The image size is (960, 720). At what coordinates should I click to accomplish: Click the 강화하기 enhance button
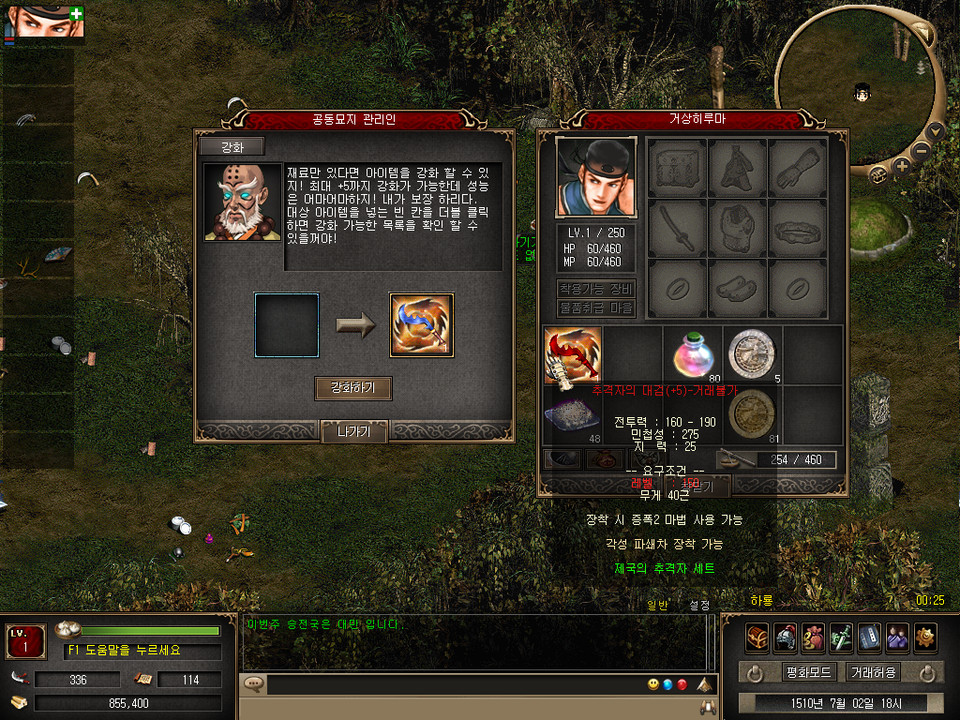353,388
